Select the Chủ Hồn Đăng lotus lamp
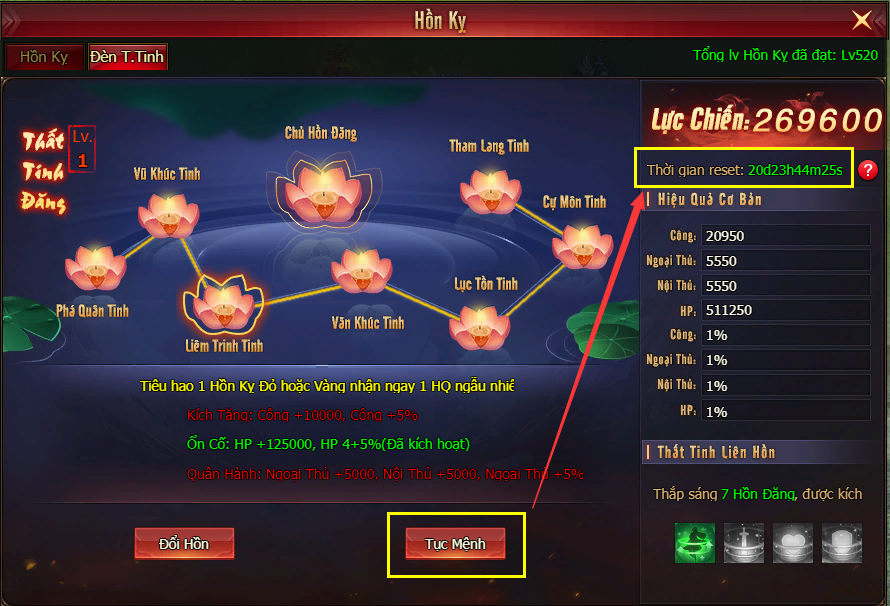The height and width of the screenshot is (606, 890). pos(322,186)
